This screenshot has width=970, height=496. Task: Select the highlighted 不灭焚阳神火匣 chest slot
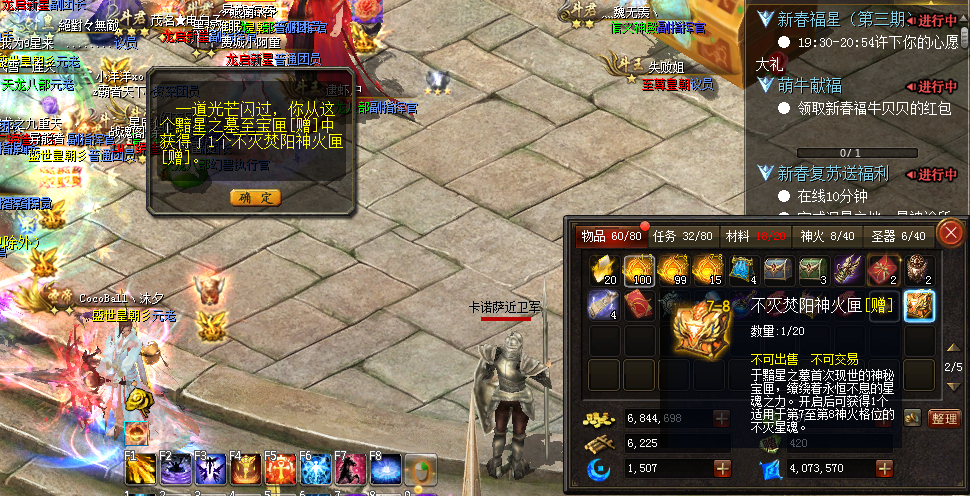click(x=919, y=306)
